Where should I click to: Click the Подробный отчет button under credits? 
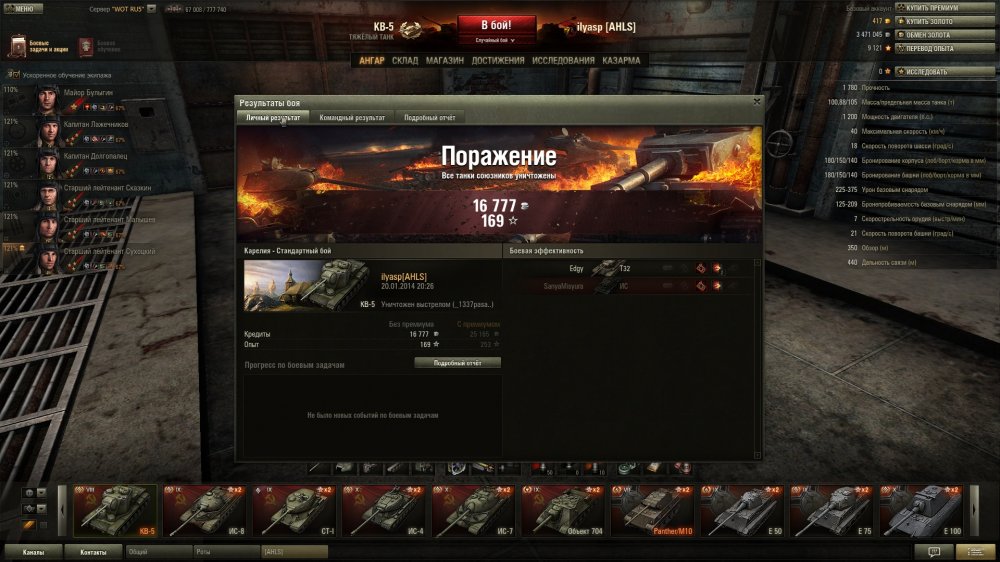tap(457, 363)
